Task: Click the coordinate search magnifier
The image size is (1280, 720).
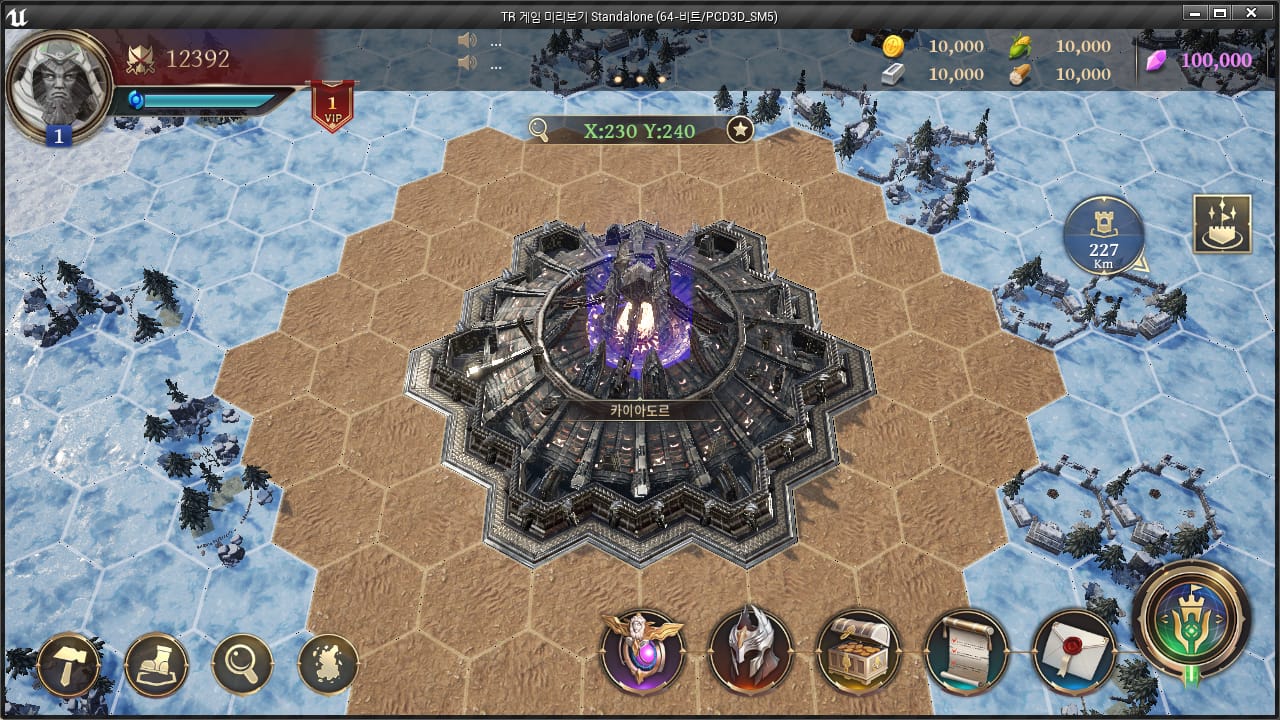Action: tap(539, 129)
